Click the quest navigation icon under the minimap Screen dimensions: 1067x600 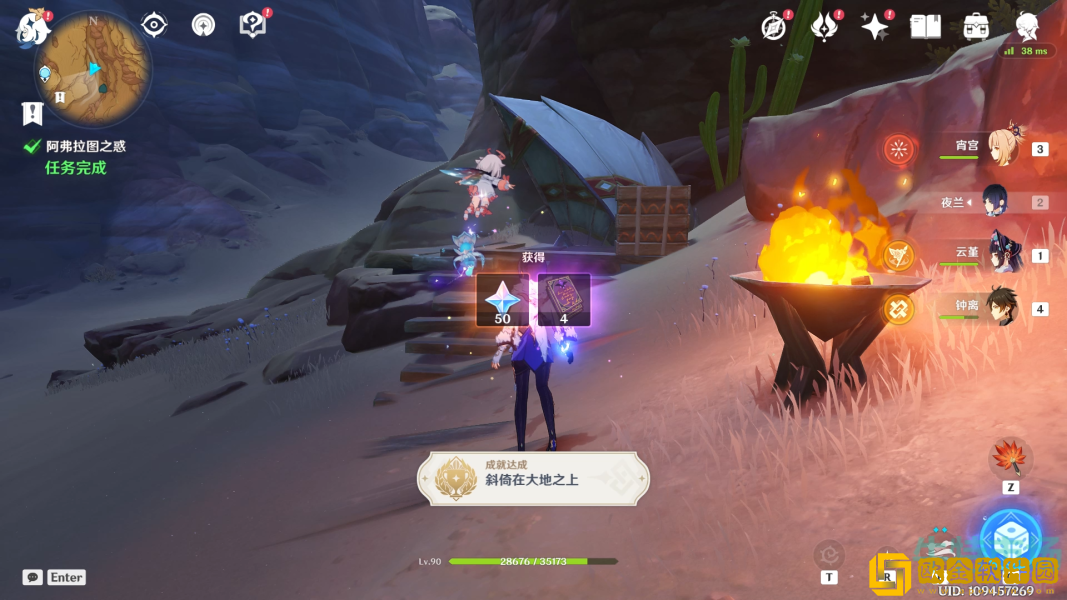(33, 112)
